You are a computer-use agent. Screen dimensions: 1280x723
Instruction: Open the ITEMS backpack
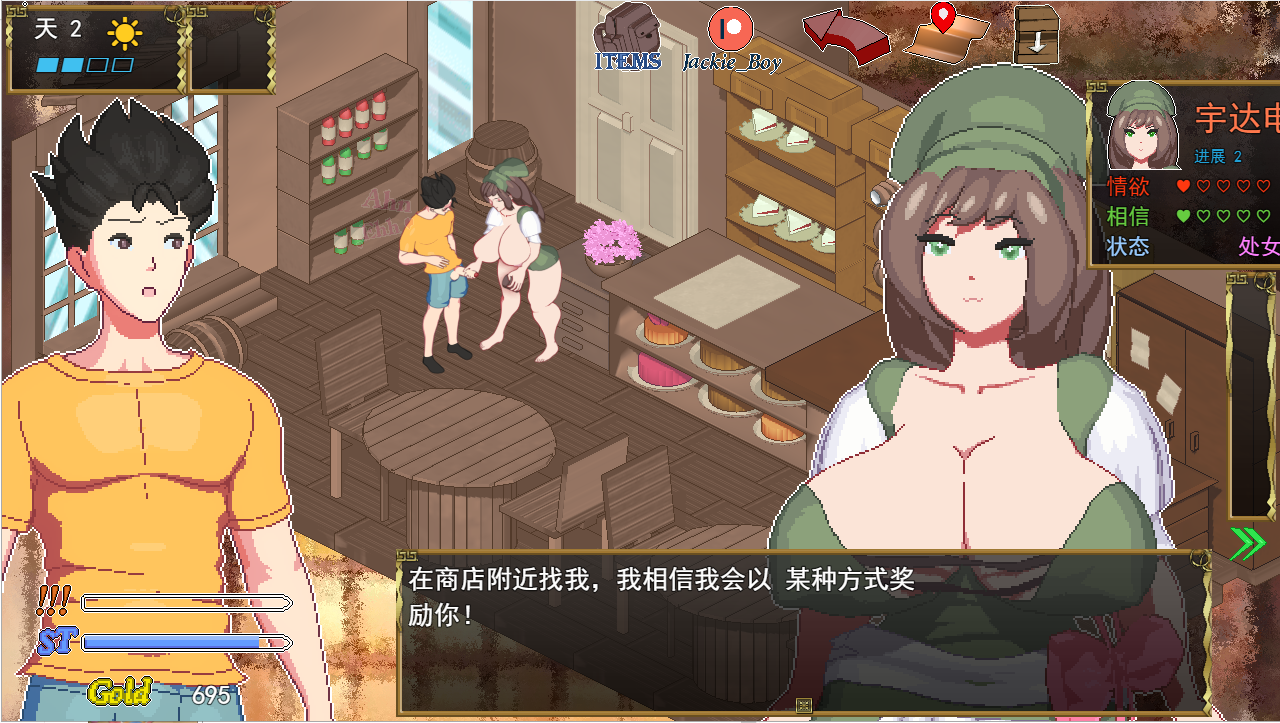pos(628,35)
